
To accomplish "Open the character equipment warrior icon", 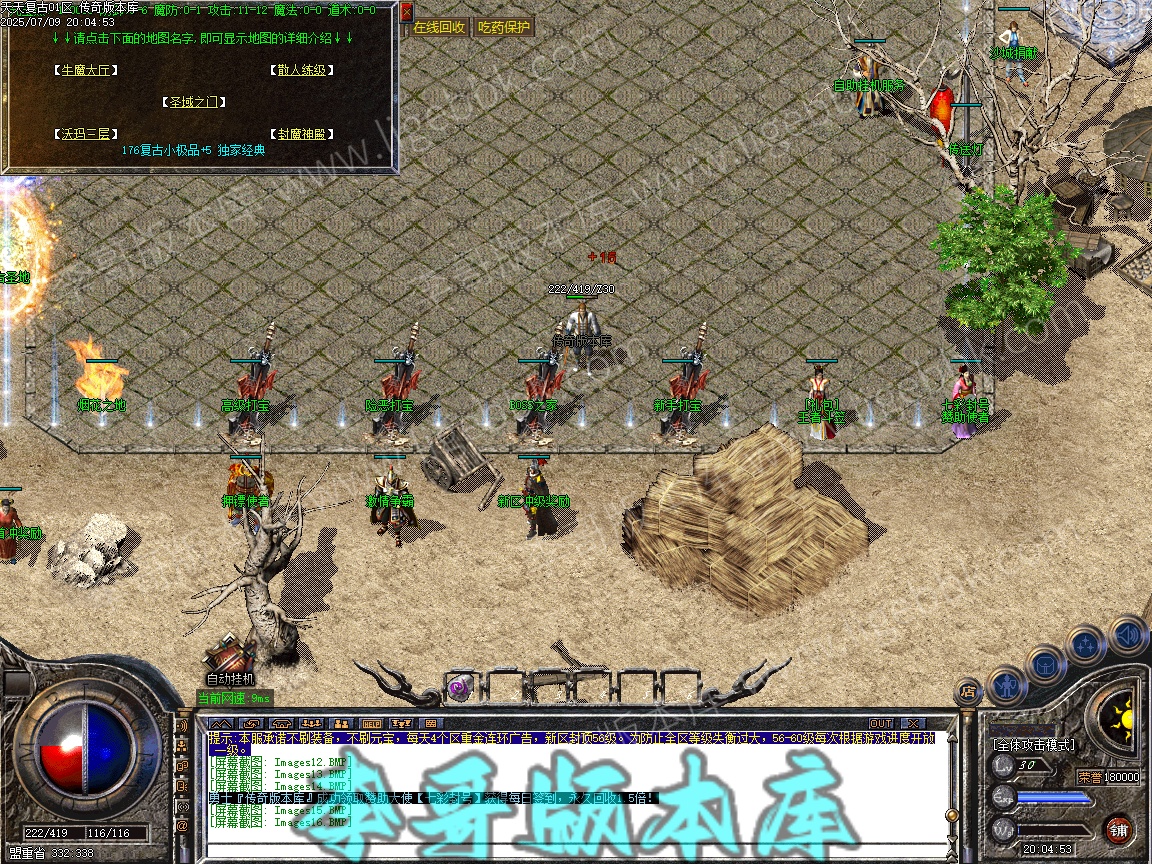I will (1007, 686).
